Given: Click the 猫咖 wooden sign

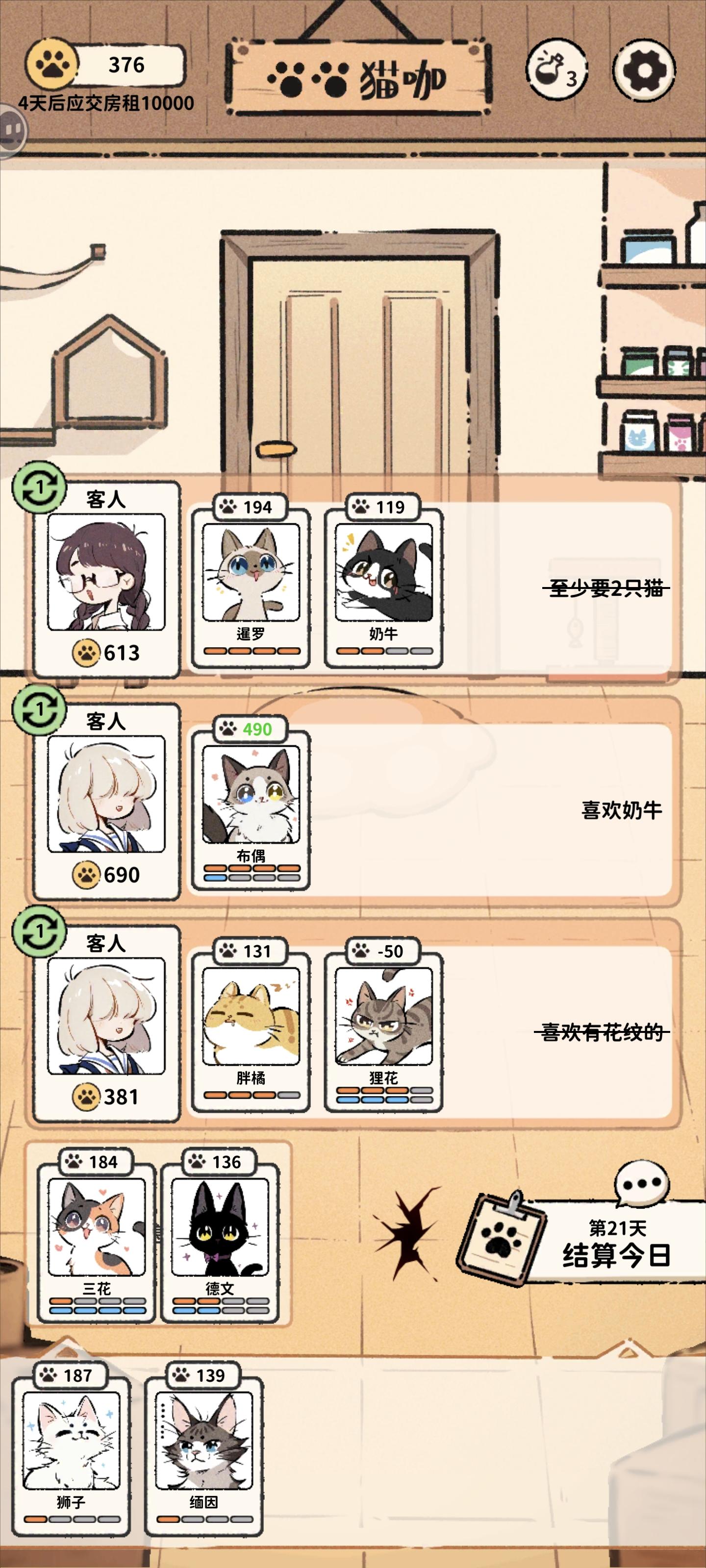Looking at the screenshot, I should tap(359, 75).
